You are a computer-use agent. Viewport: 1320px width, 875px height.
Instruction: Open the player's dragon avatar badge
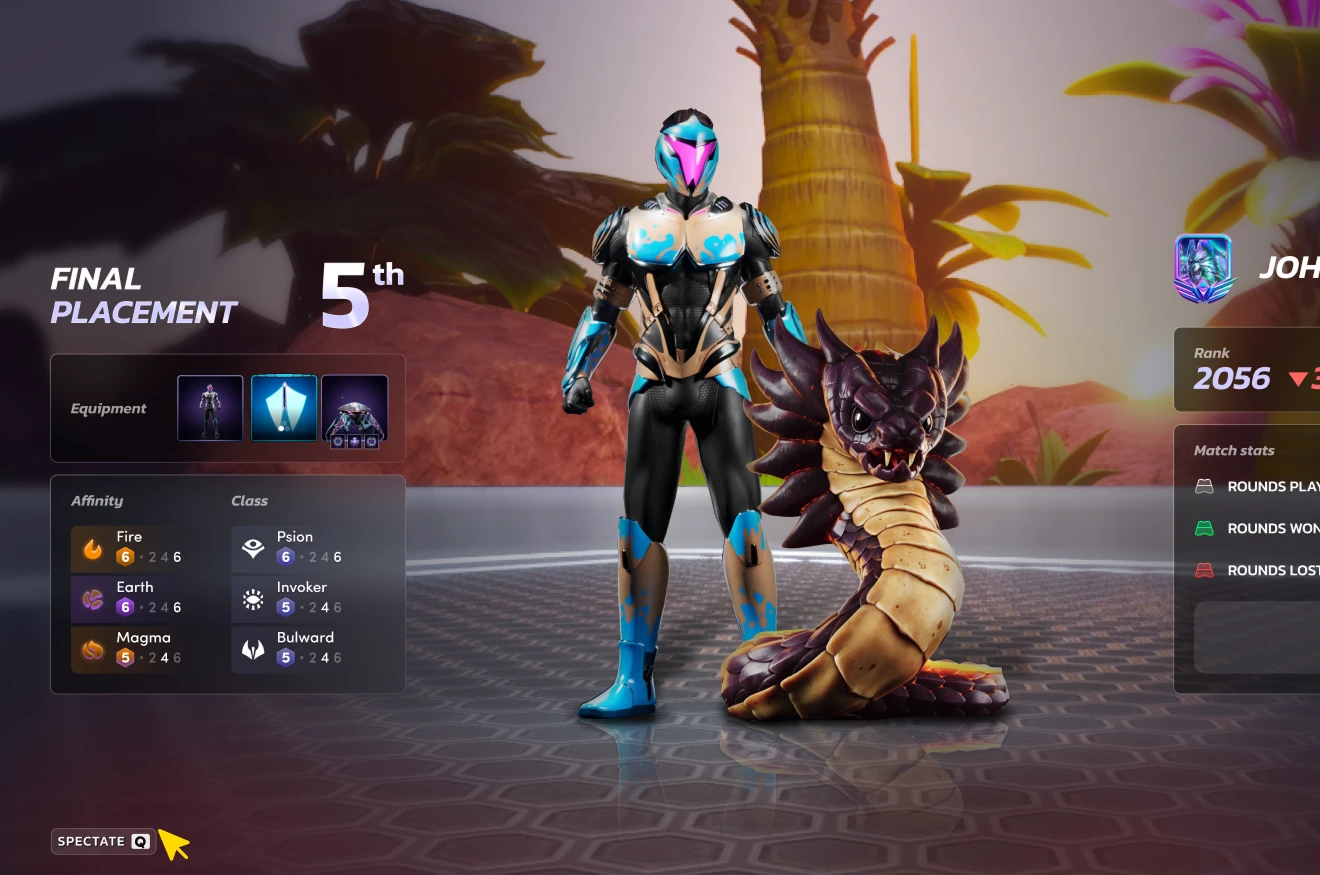[x=1203, y=268]
